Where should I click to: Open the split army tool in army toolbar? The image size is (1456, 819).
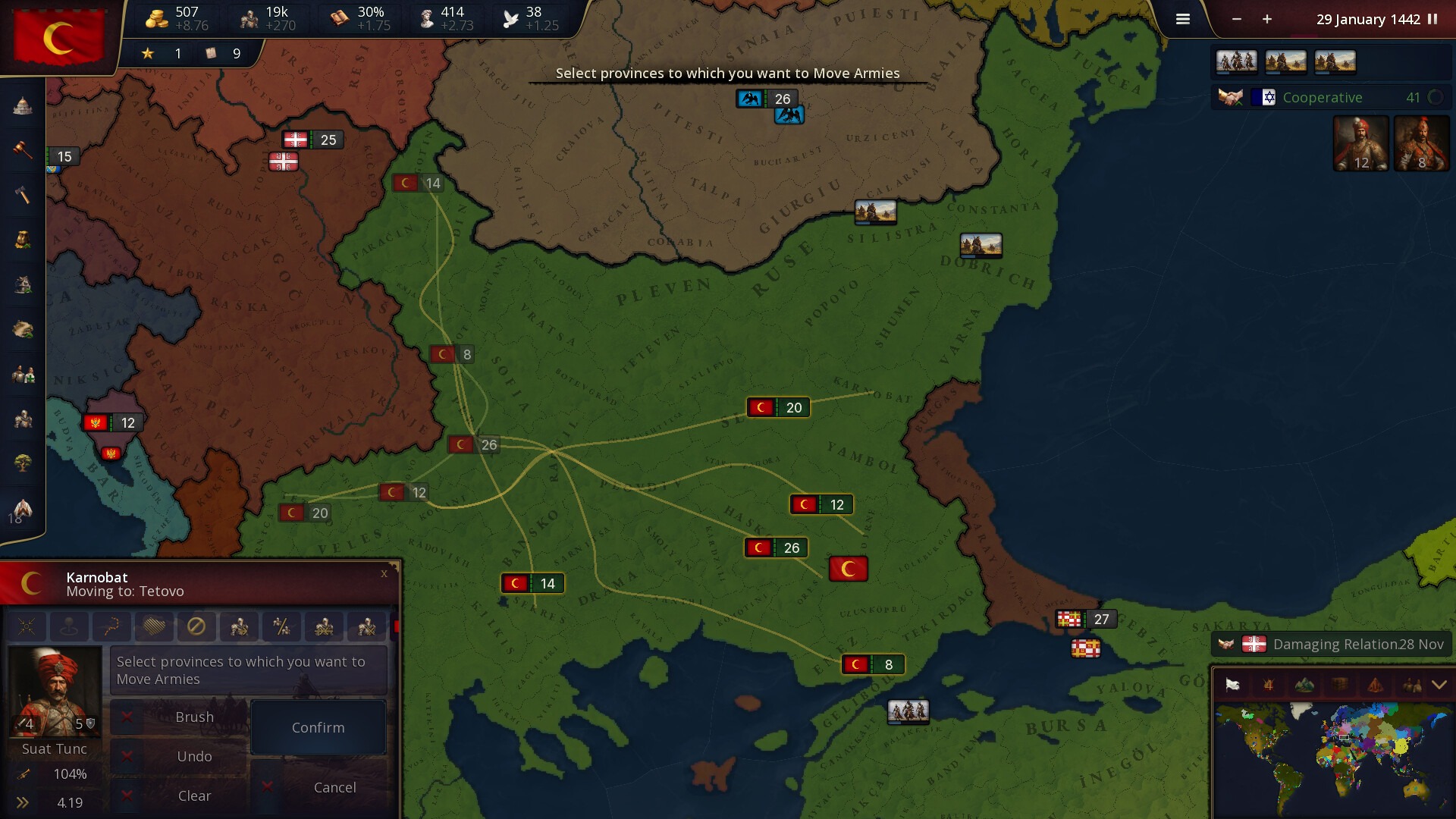click(281, 626)
